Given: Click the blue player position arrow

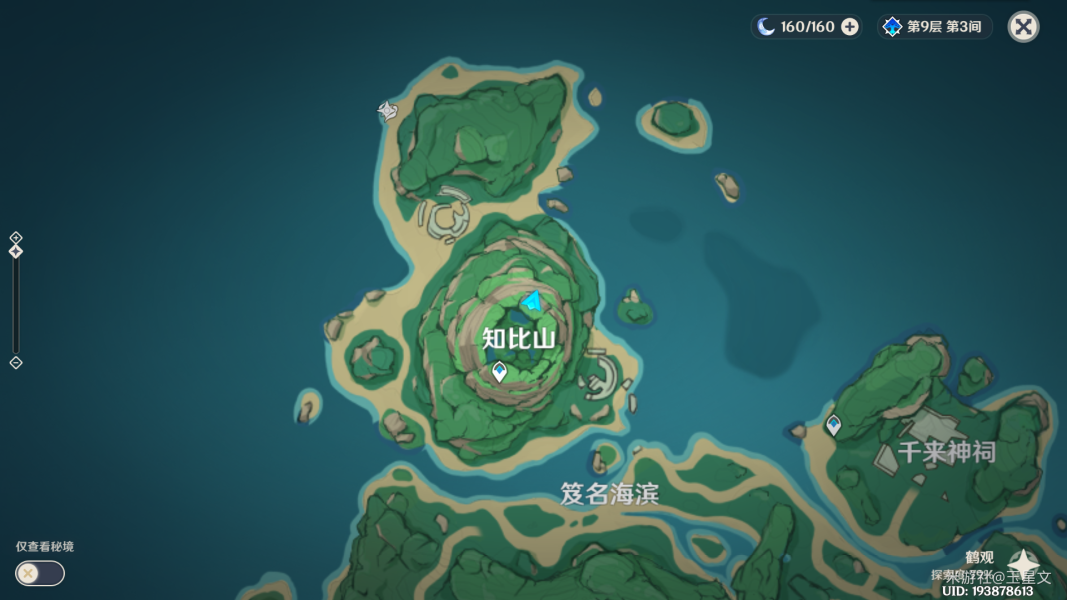Looking at the screenshot, I should (533, 300).
